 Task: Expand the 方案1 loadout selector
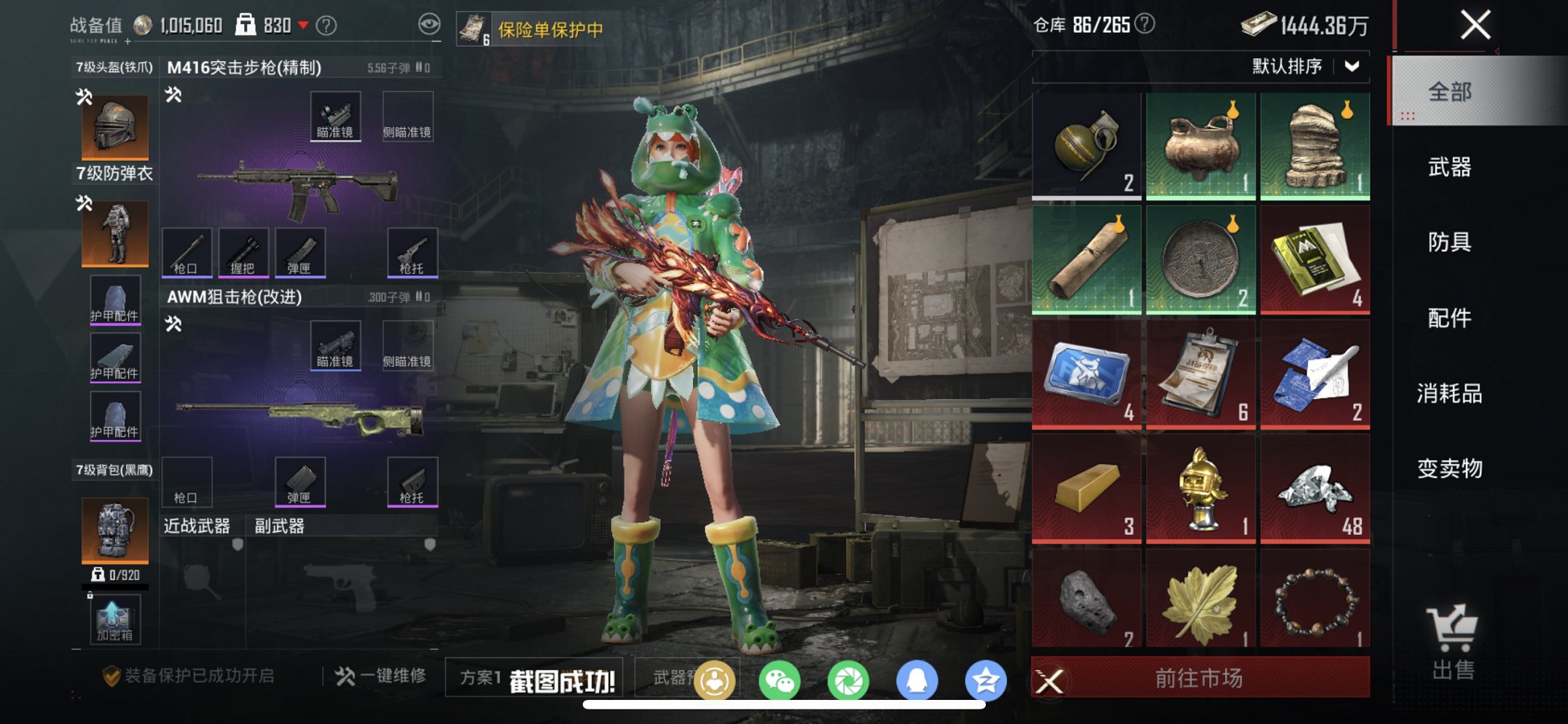(481, 678)
